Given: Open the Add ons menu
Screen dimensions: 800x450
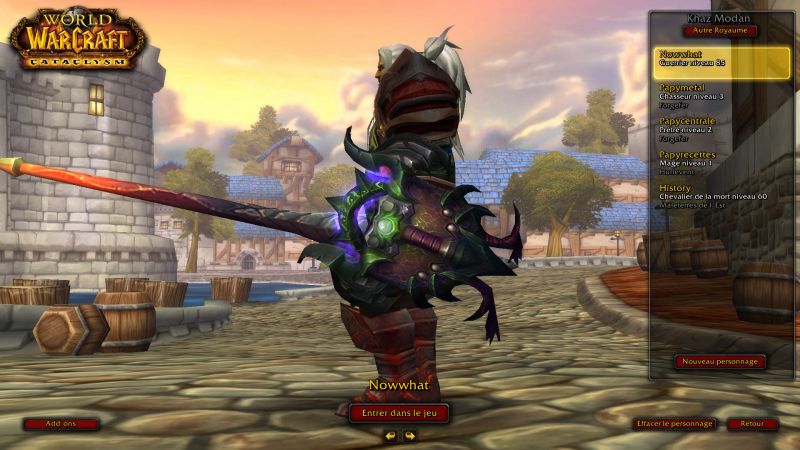Looking at the screenshot, I should click(x=61, y=424).
